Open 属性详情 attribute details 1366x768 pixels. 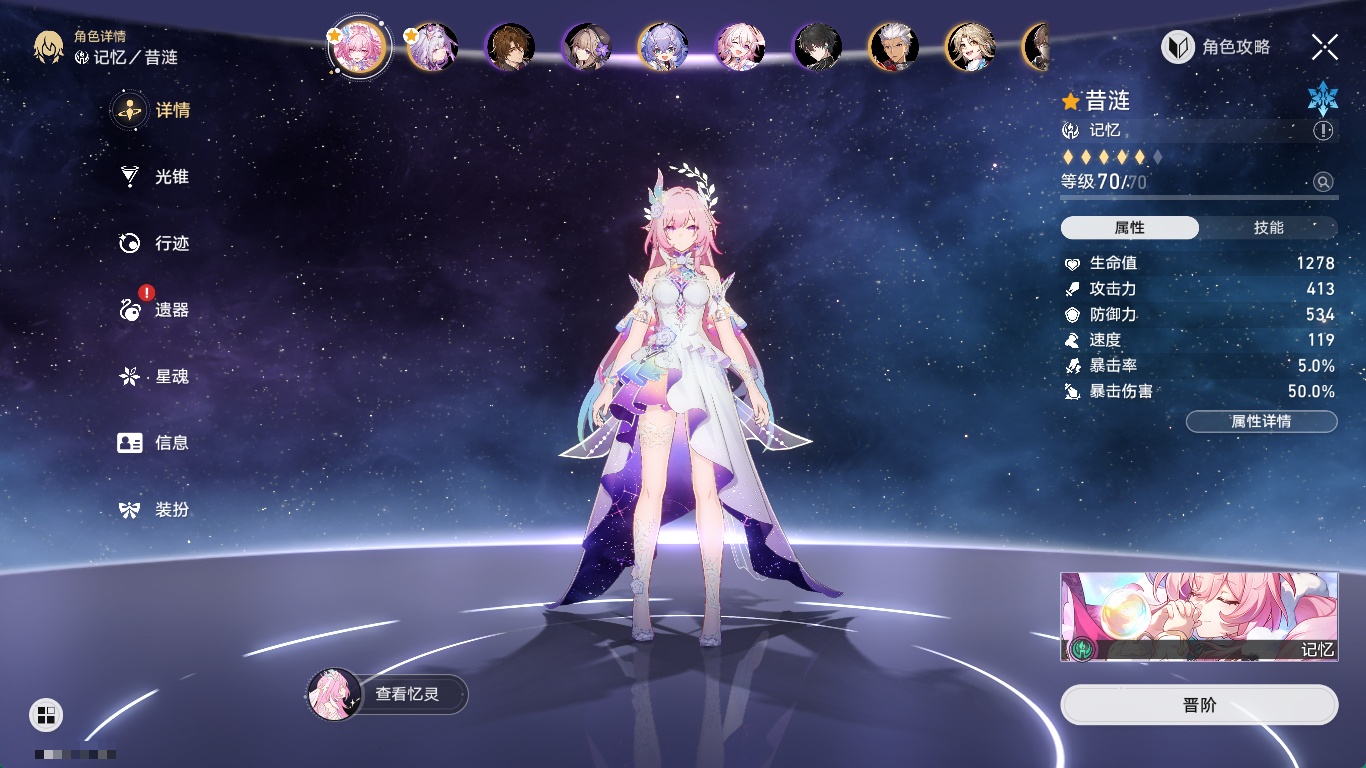1261,421
